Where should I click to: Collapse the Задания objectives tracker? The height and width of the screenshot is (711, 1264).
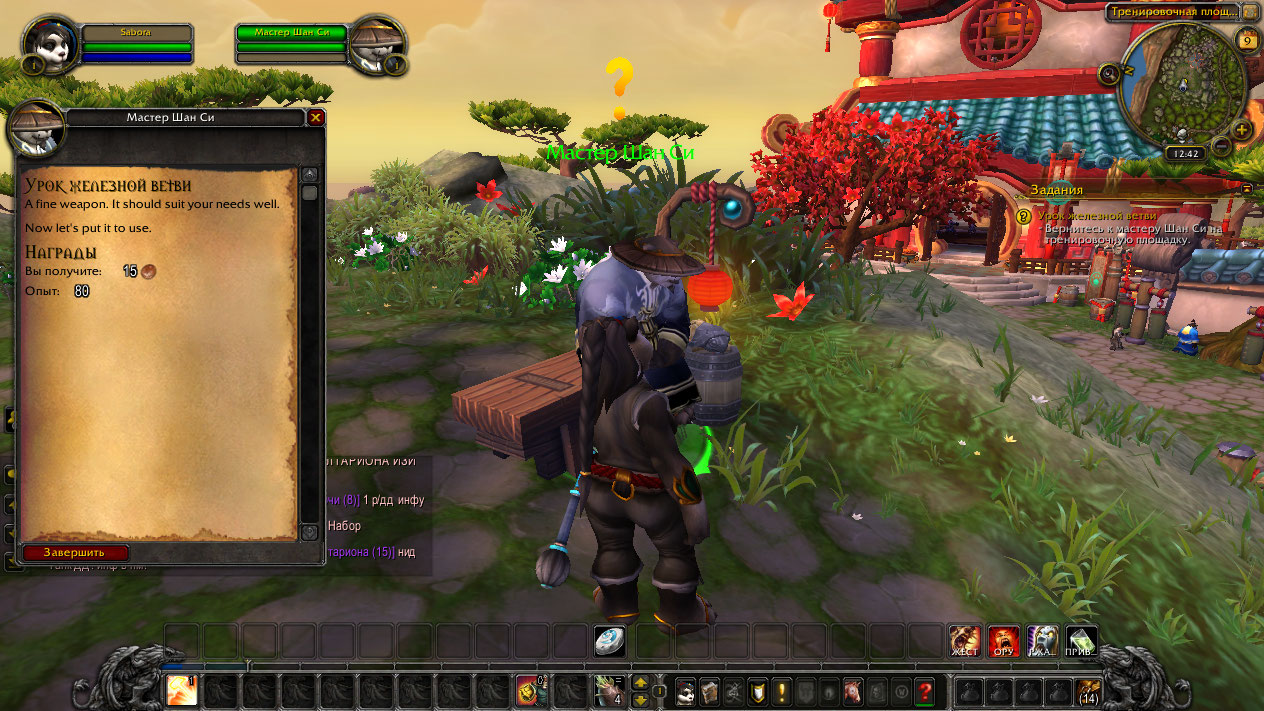click(x=1247, y=188)
